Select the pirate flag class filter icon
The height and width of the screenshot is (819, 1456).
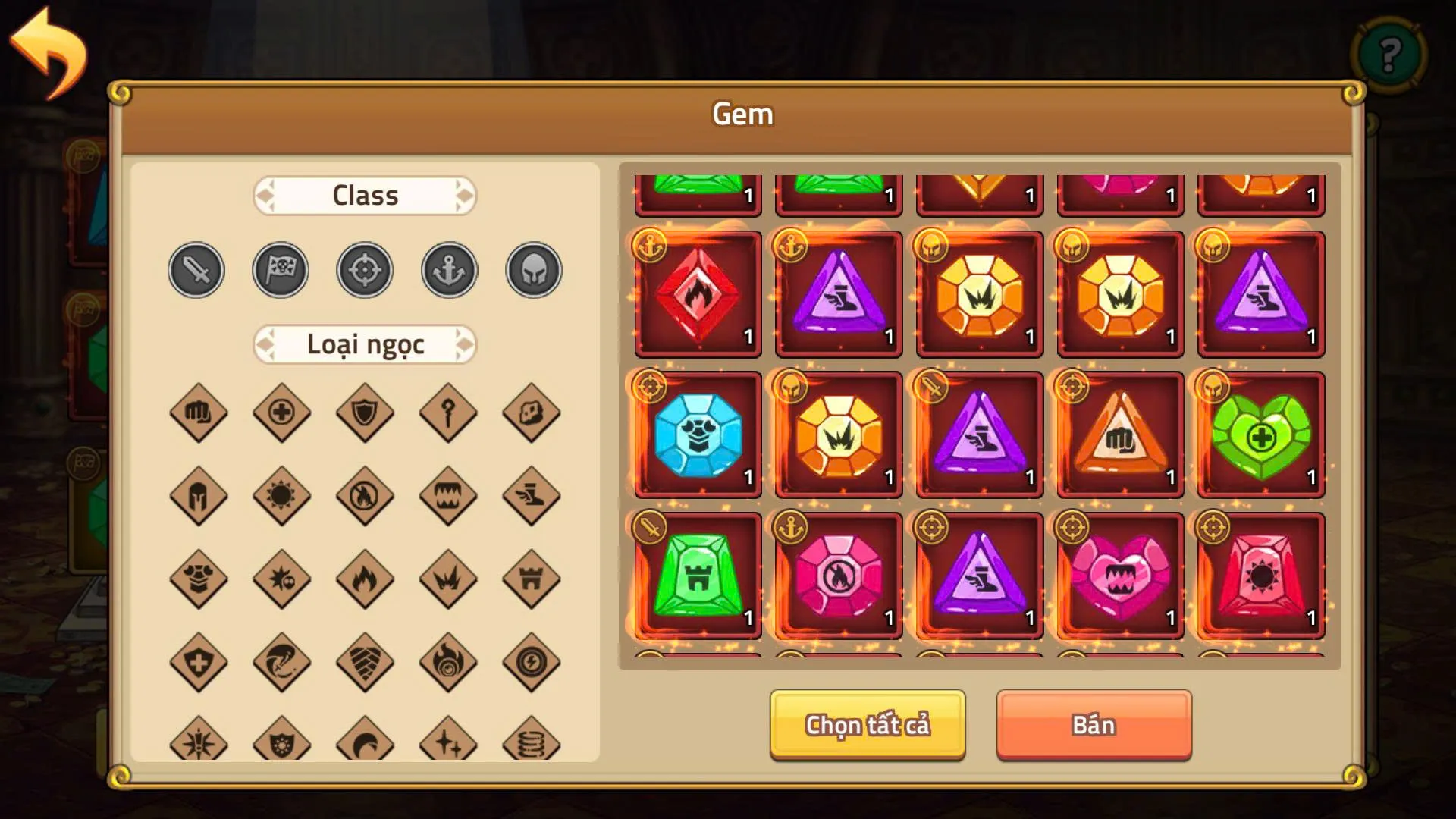pyautogui.click(x=280, y=270)
